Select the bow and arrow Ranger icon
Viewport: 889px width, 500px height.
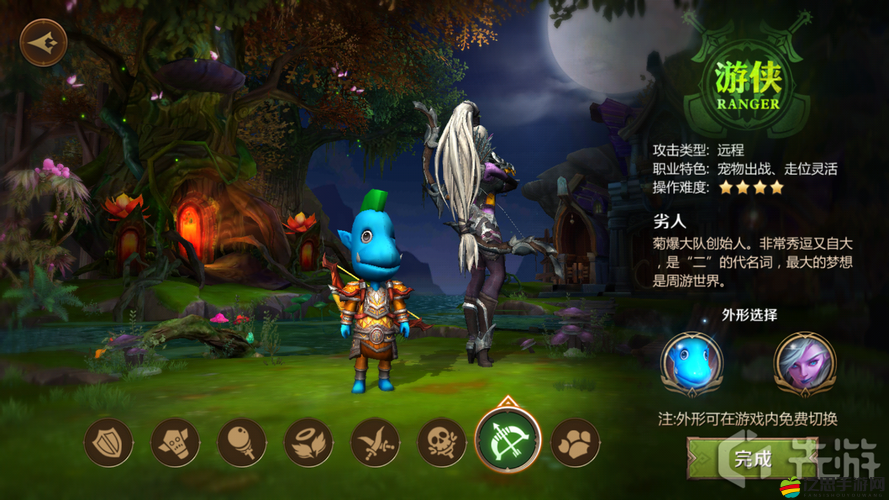coord(508,441)
